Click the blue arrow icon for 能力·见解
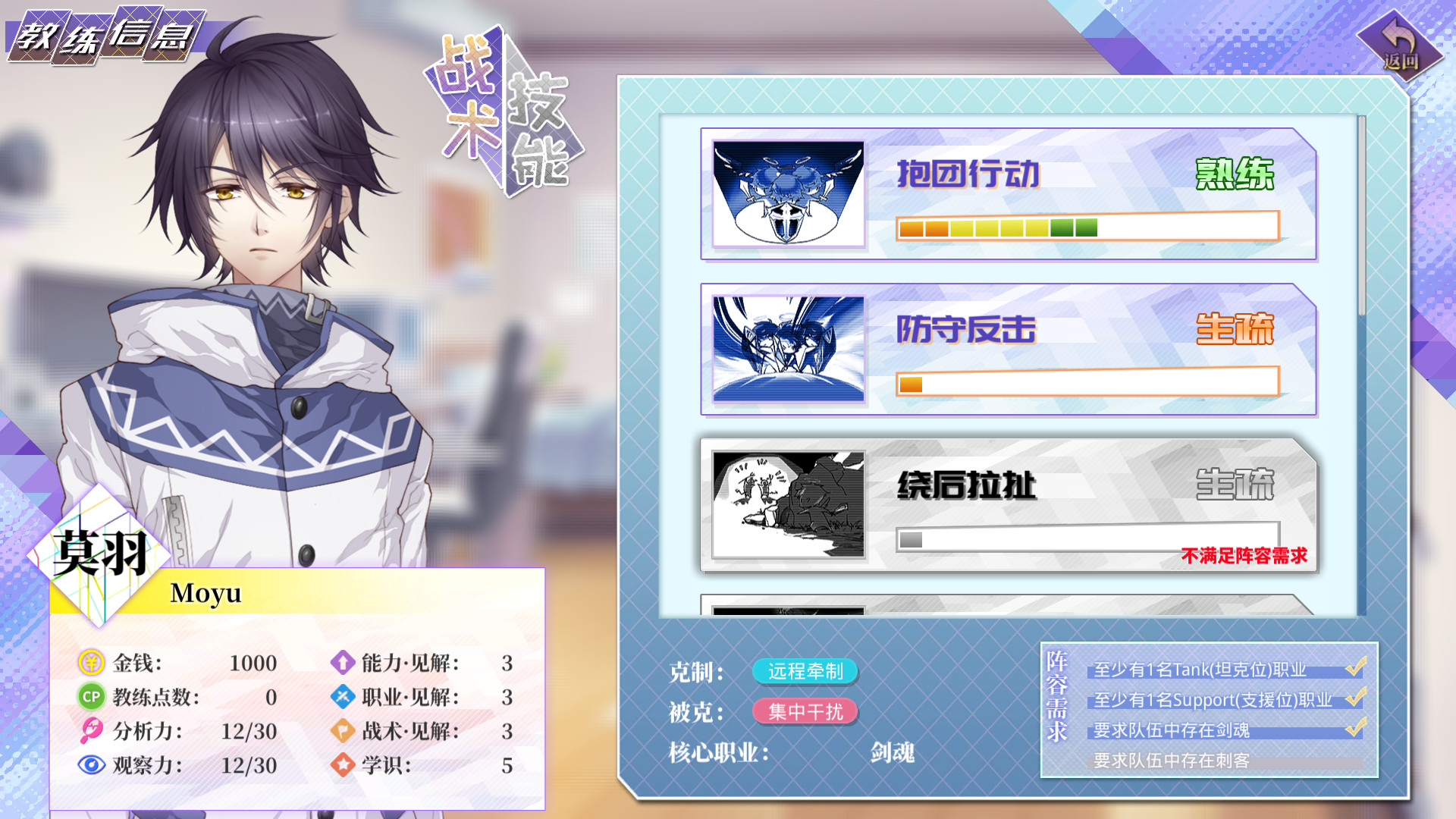 tap(342, 664)
